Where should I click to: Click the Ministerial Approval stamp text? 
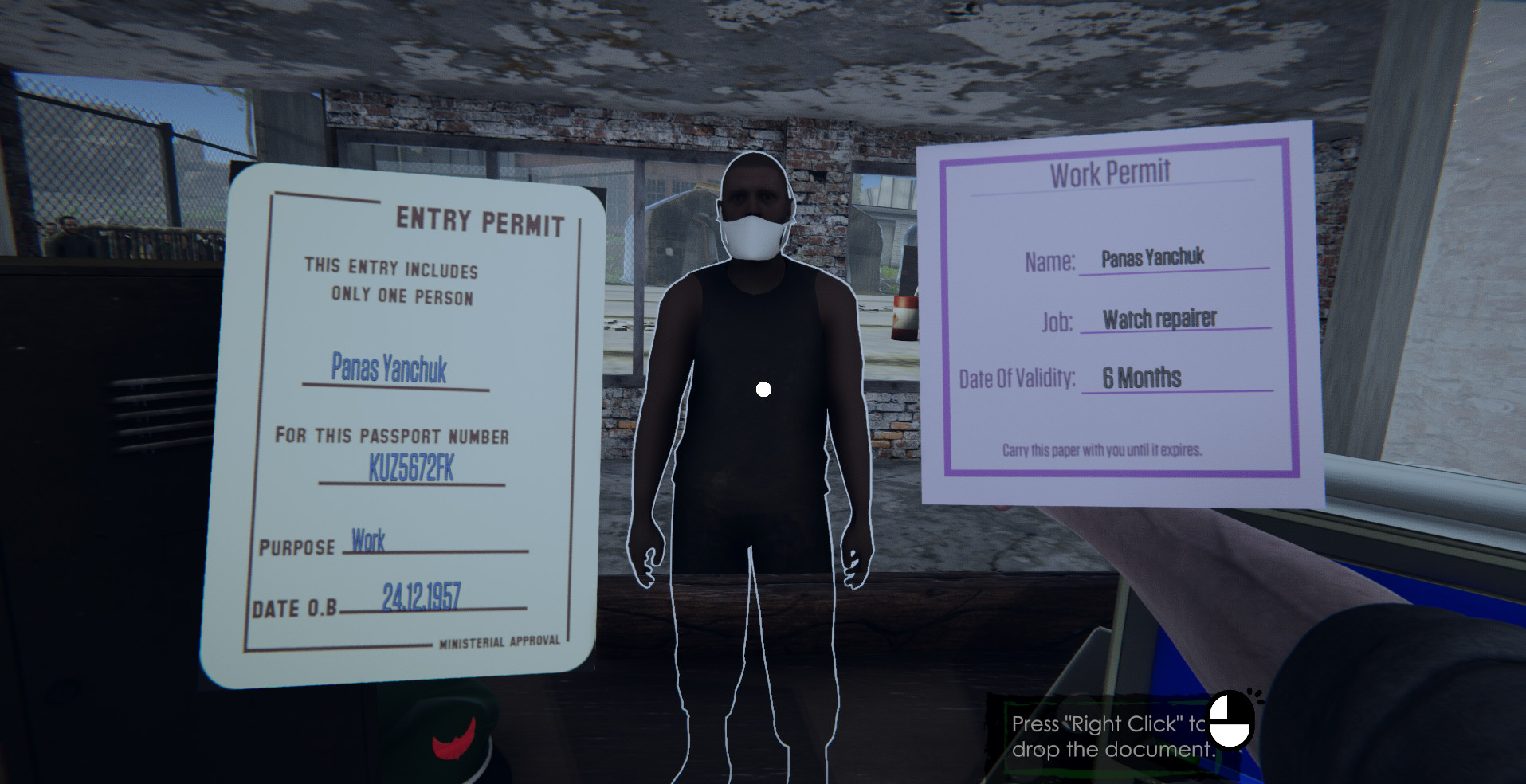click(x=500, y=639)
